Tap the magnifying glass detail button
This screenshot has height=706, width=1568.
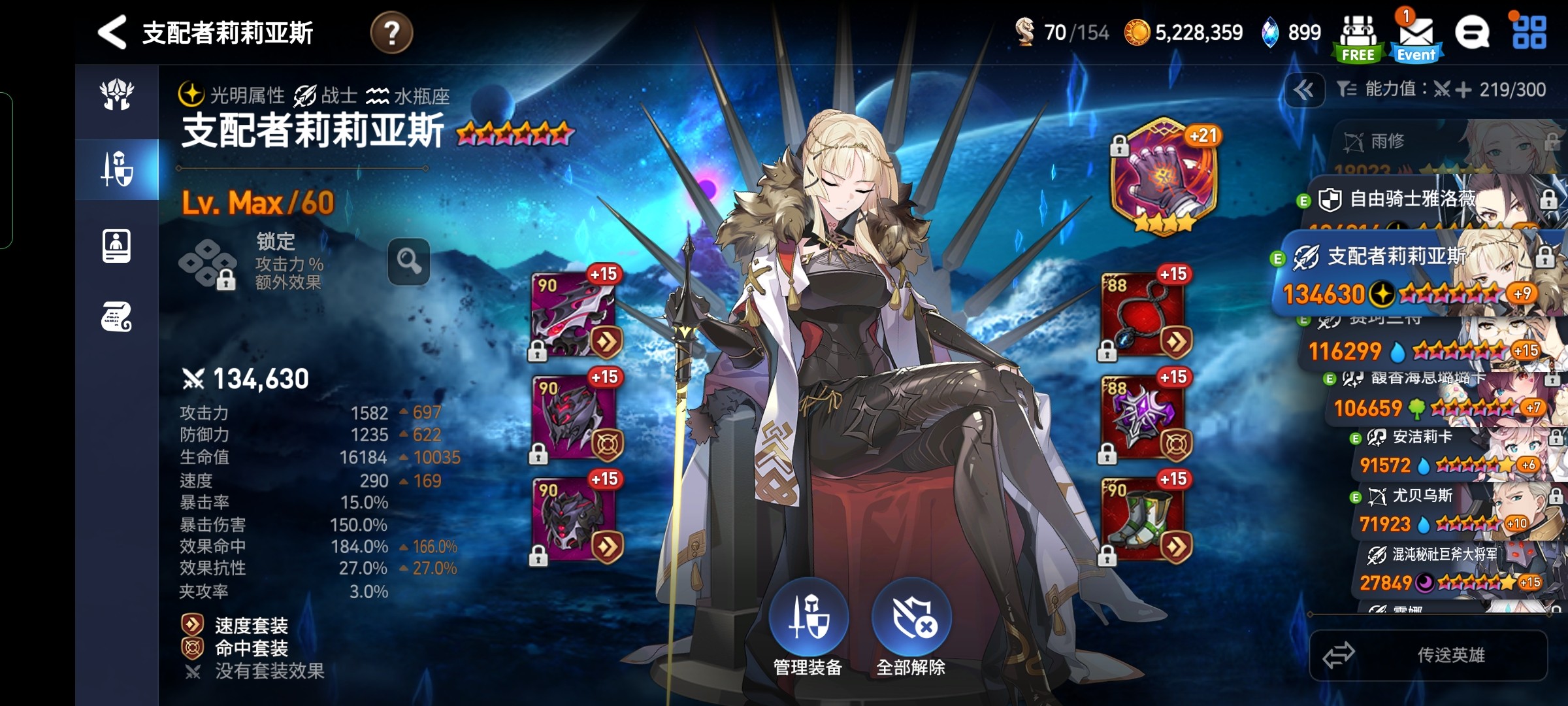pos(409,261)
